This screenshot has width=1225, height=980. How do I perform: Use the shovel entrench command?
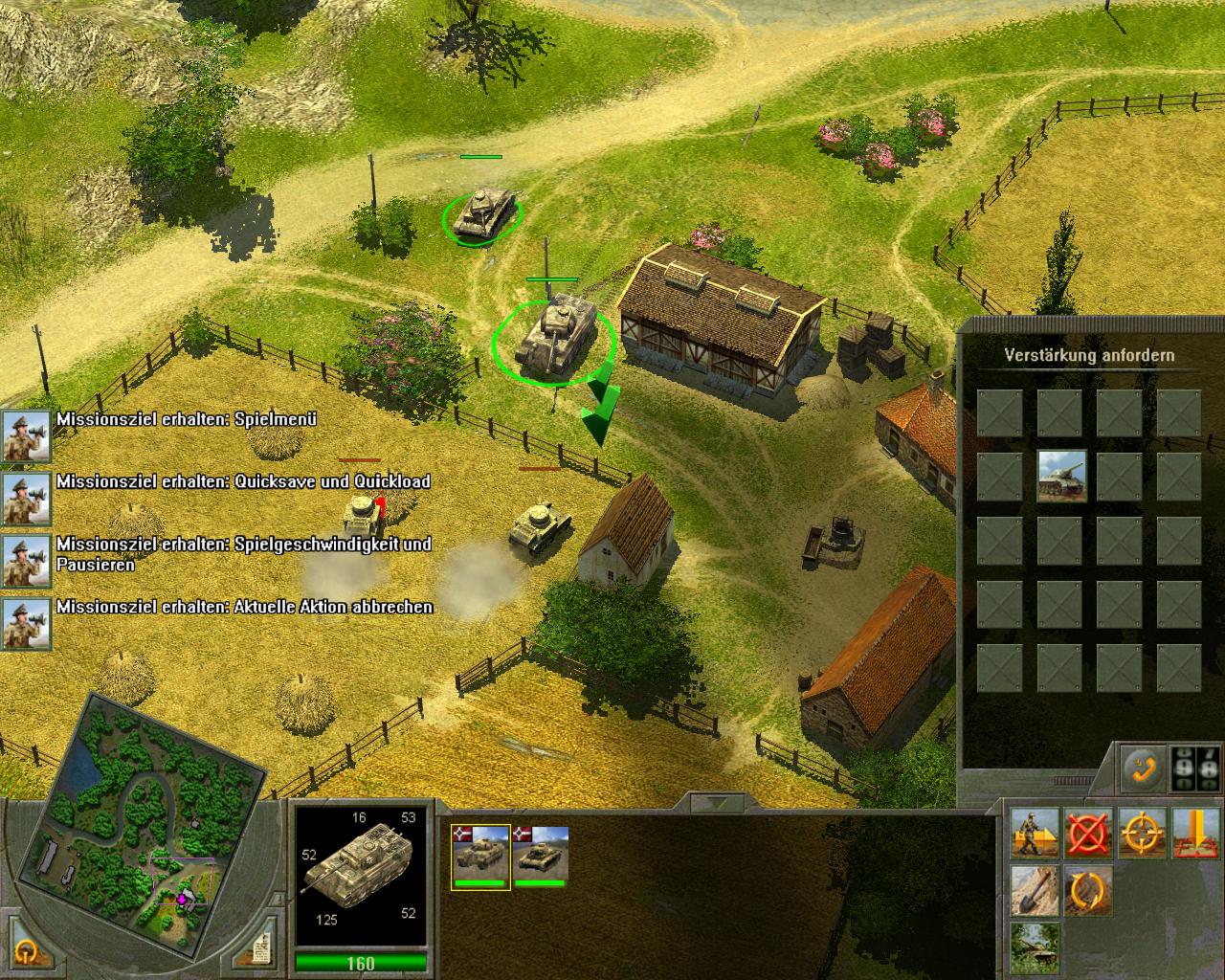[1036, 890]
